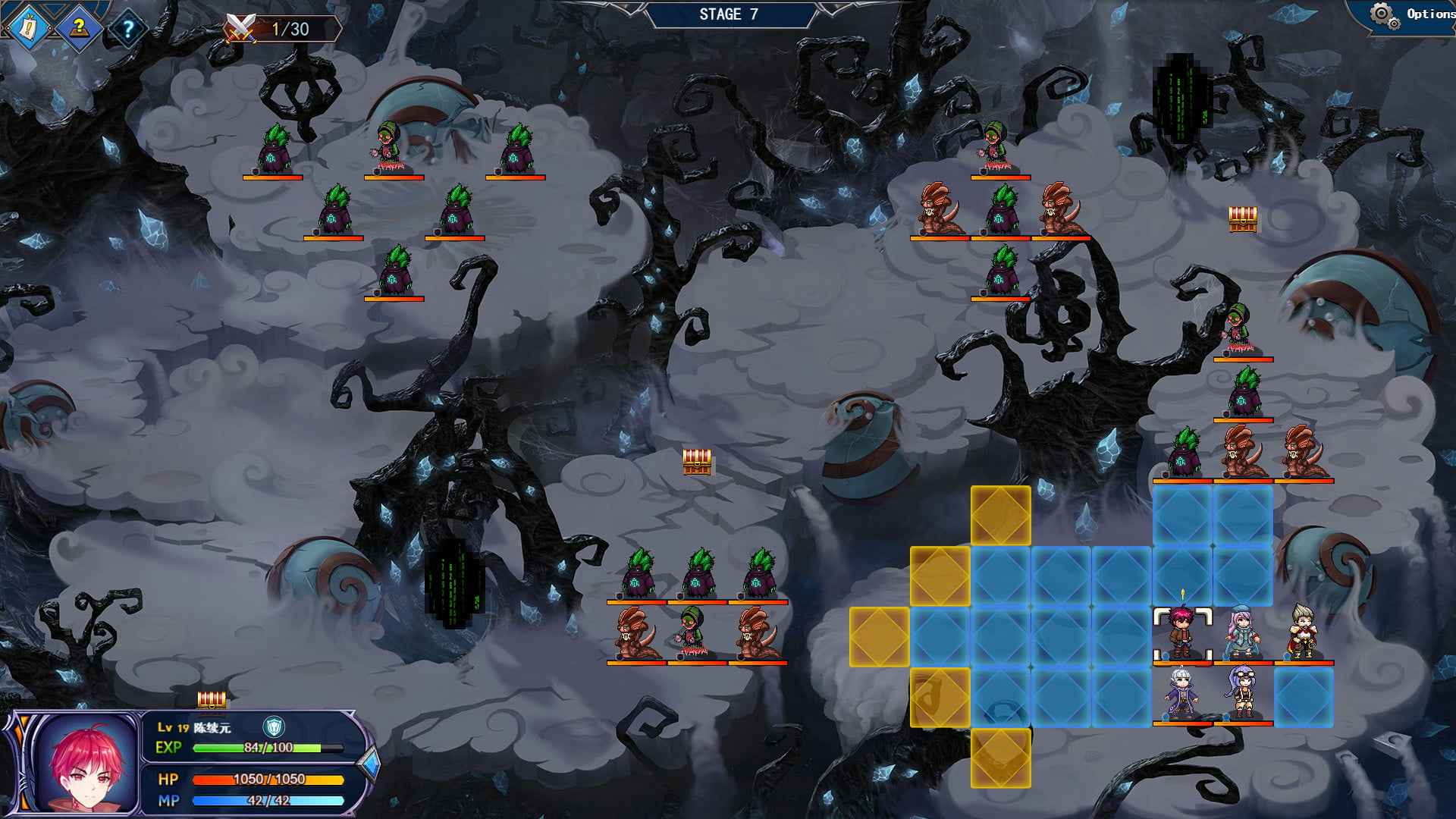Expand the status panel with blue gem arrow
Image resolution: width=1456 pixels, height=819 pixels.
tap(370, 764)
